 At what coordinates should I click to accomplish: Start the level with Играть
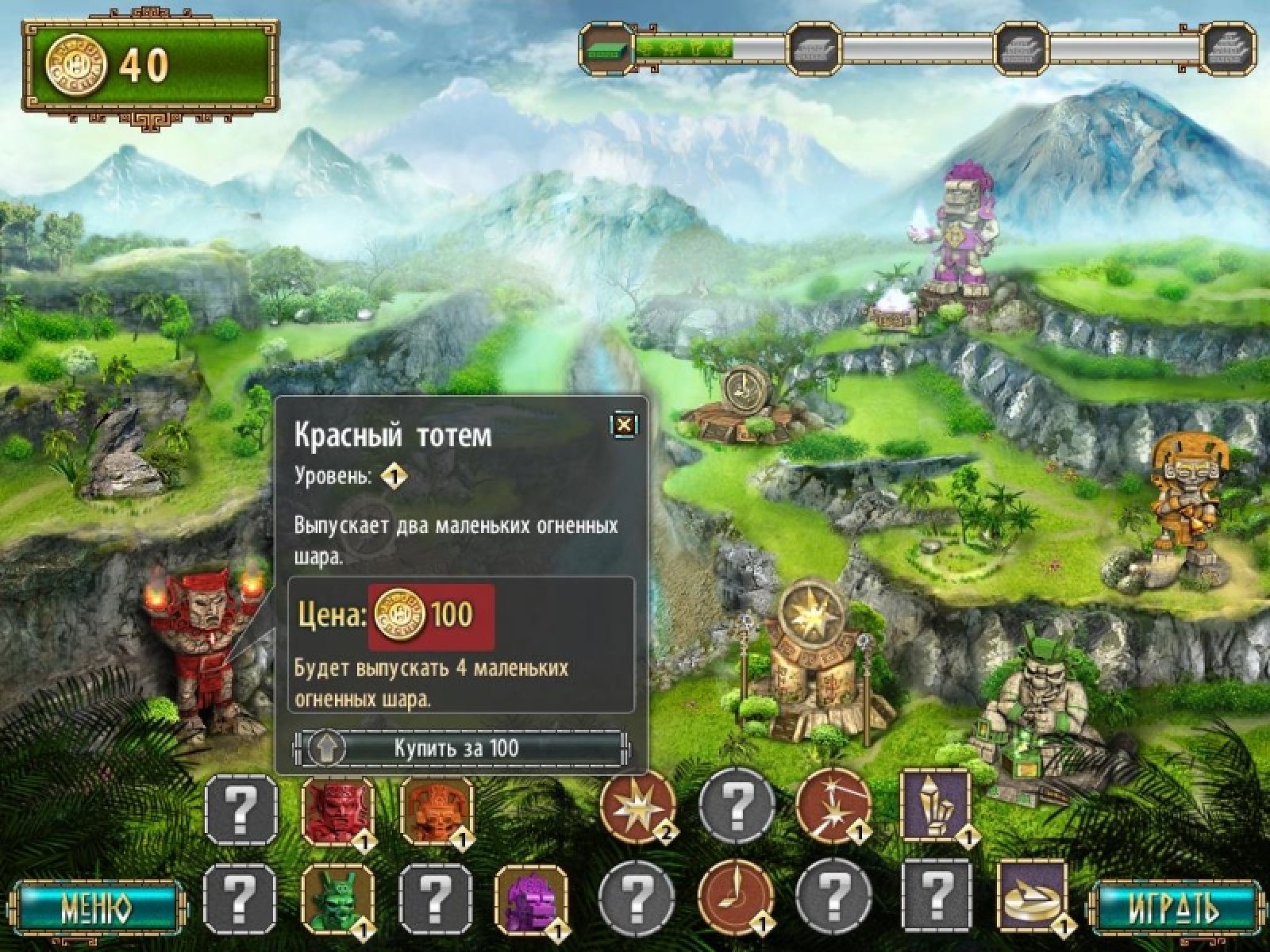tap(1172, 905)
